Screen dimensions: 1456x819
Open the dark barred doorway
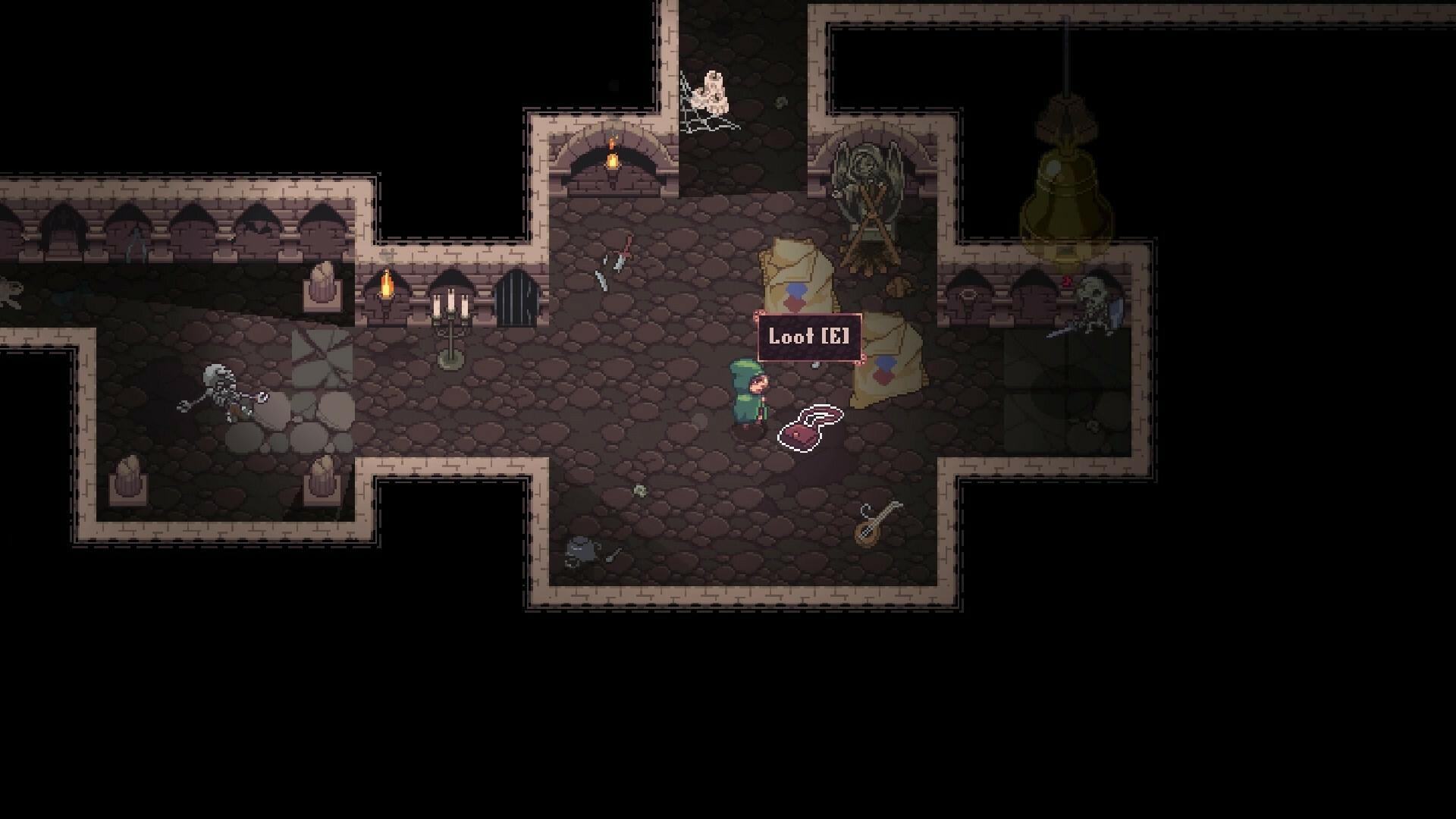[516, 296]
